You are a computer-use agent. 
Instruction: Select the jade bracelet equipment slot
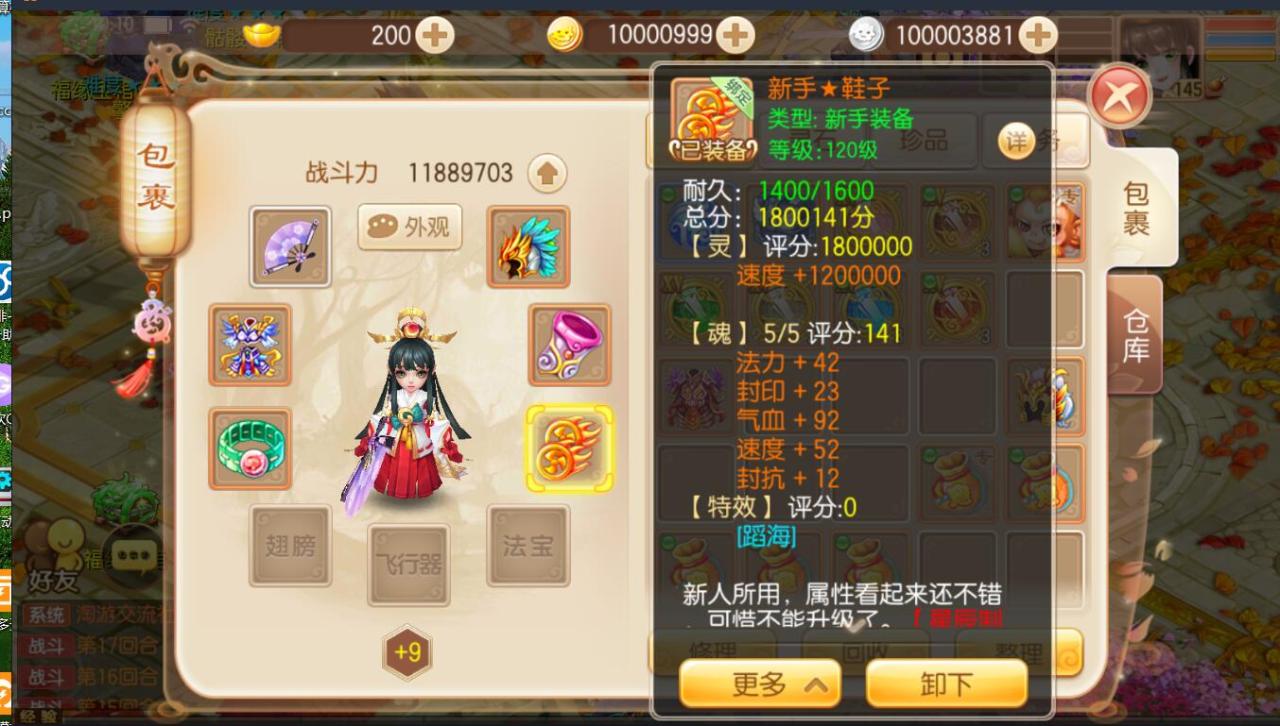pos(250,445)
